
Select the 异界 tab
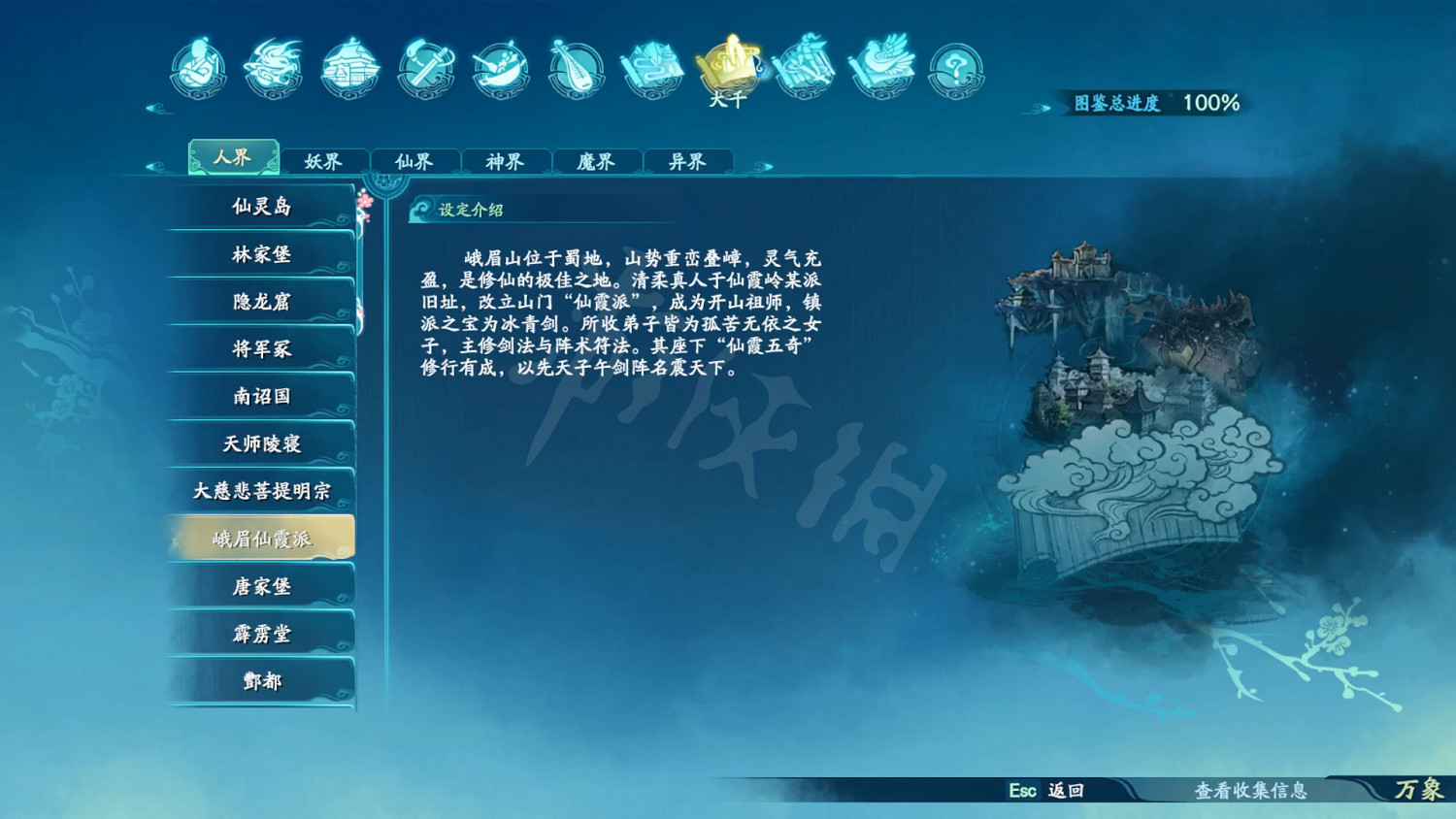coord(689,161)
